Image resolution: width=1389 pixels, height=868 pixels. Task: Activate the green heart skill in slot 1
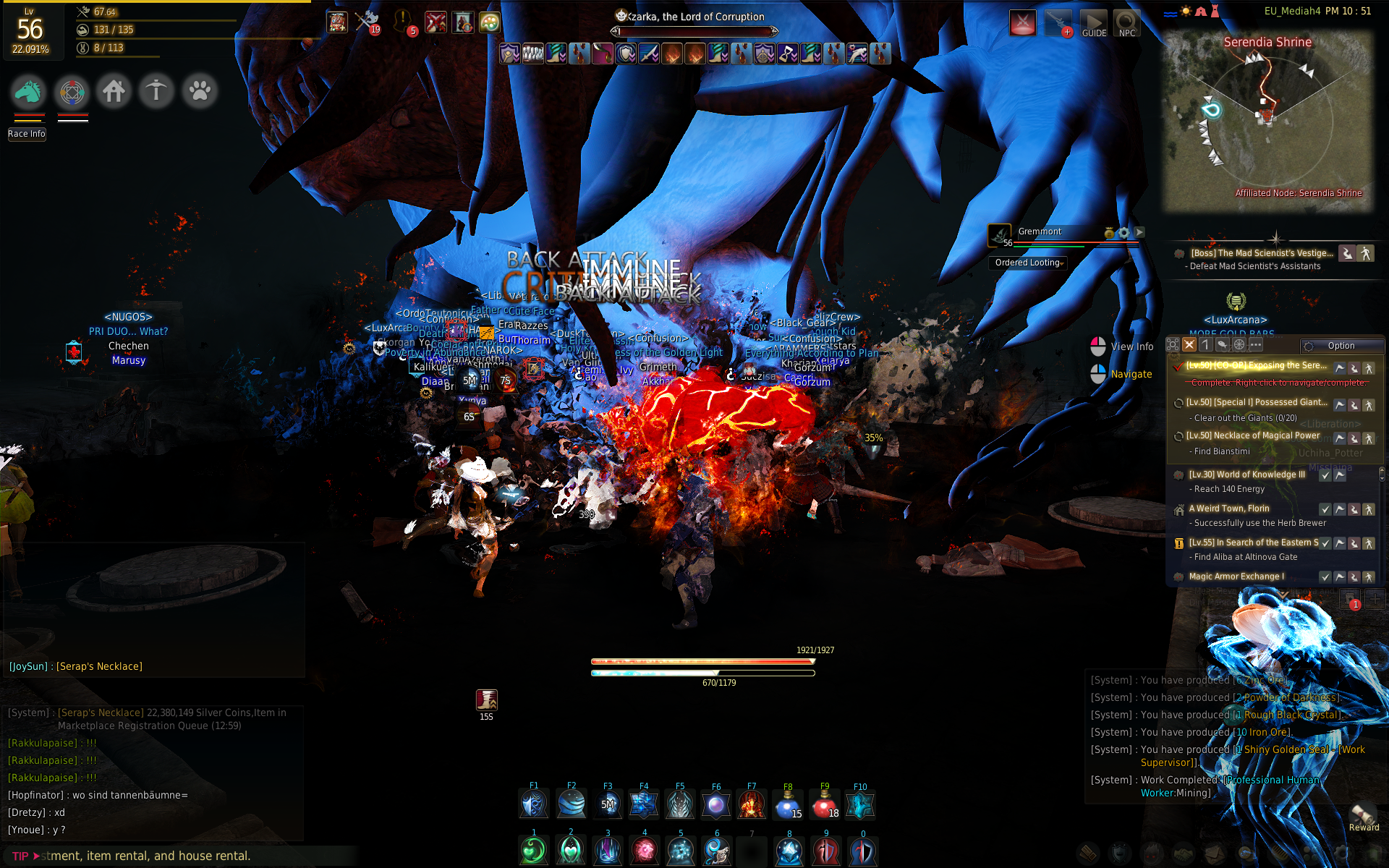click(x=534, y=851)
